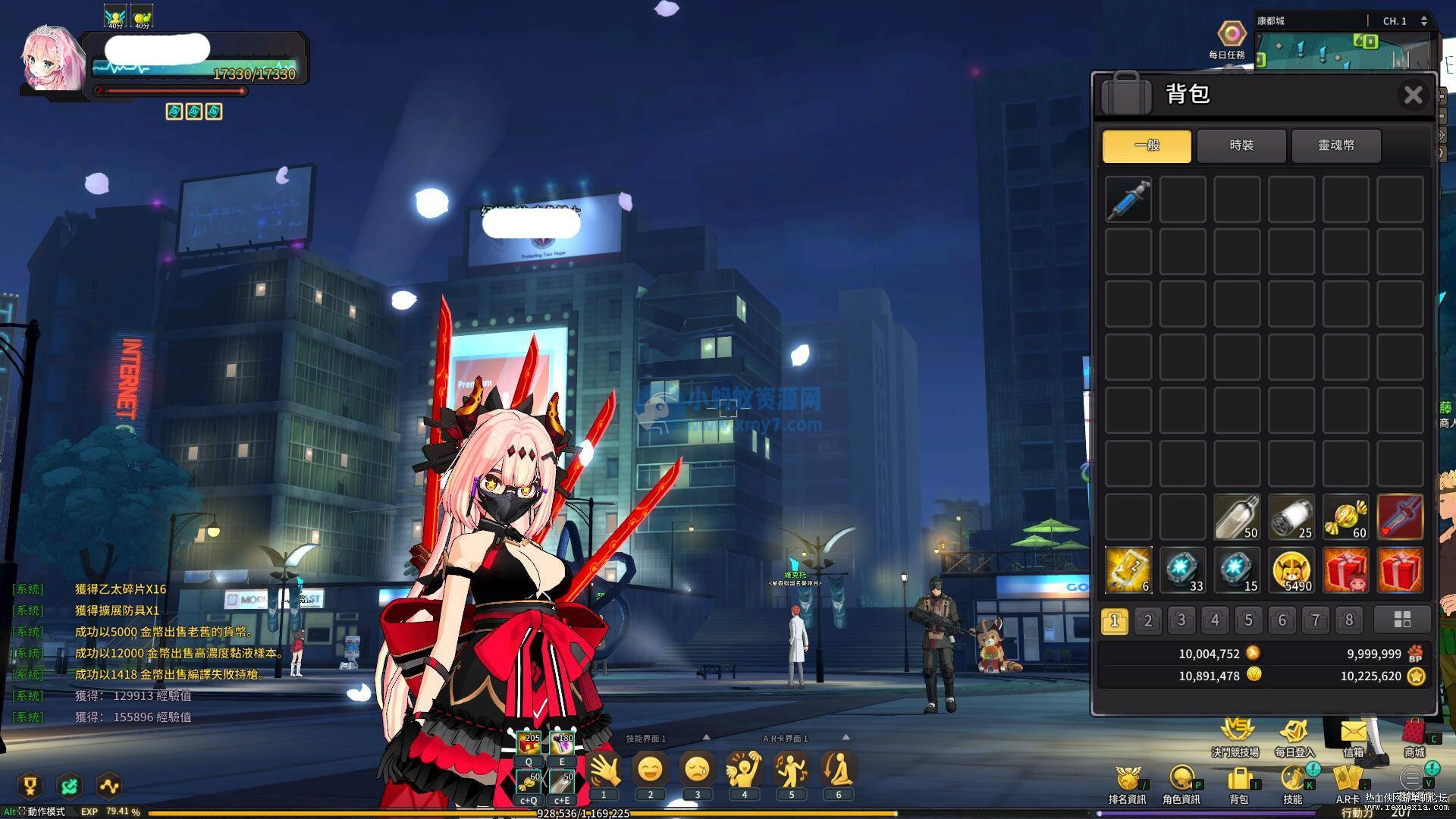The width and height of the screenshot is (1456, 819).
Task: Open the CH.1 channel selector
Action: (x=1395, y=20)
